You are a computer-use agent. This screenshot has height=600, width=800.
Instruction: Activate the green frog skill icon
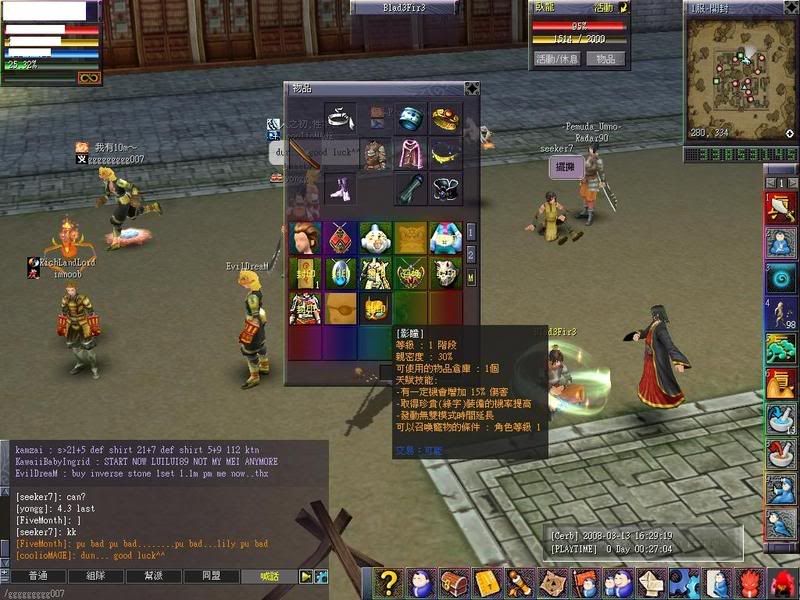(x=780, y=349)
